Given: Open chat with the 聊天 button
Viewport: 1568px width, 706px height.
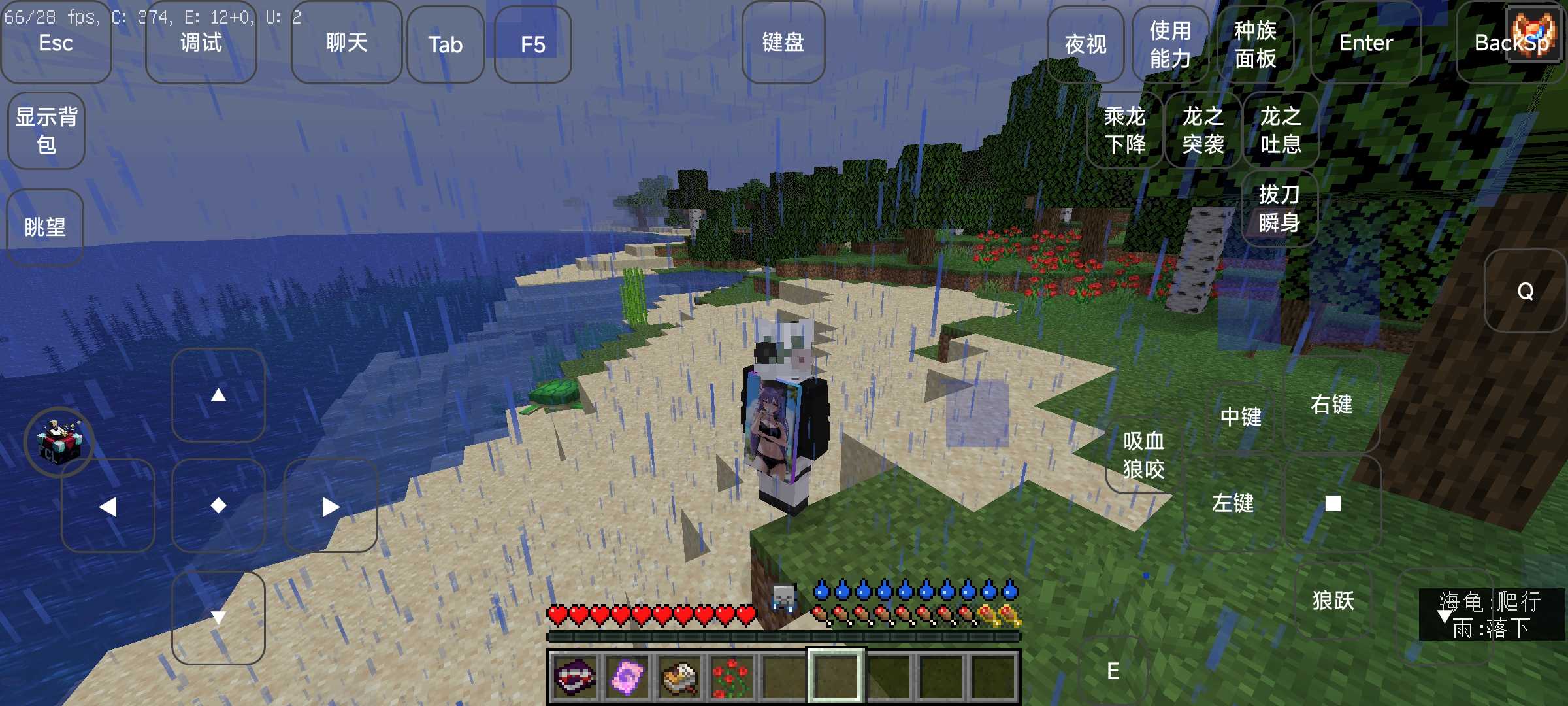Looking at the screenshot, I should (x=346, y=43).
